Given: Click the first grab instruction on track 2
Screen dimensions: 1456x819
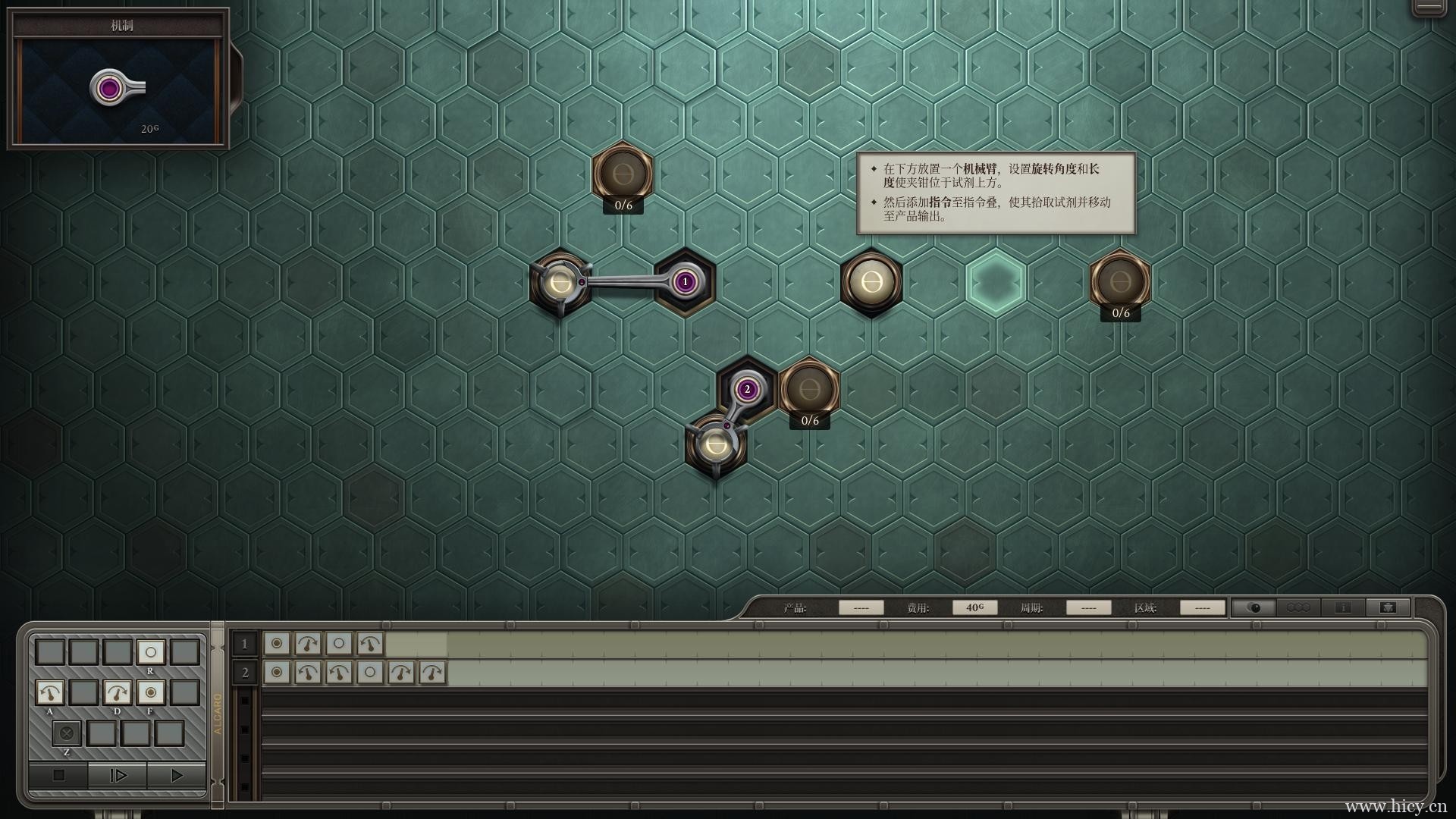Looking at the screenshot, I should point(276,672).
